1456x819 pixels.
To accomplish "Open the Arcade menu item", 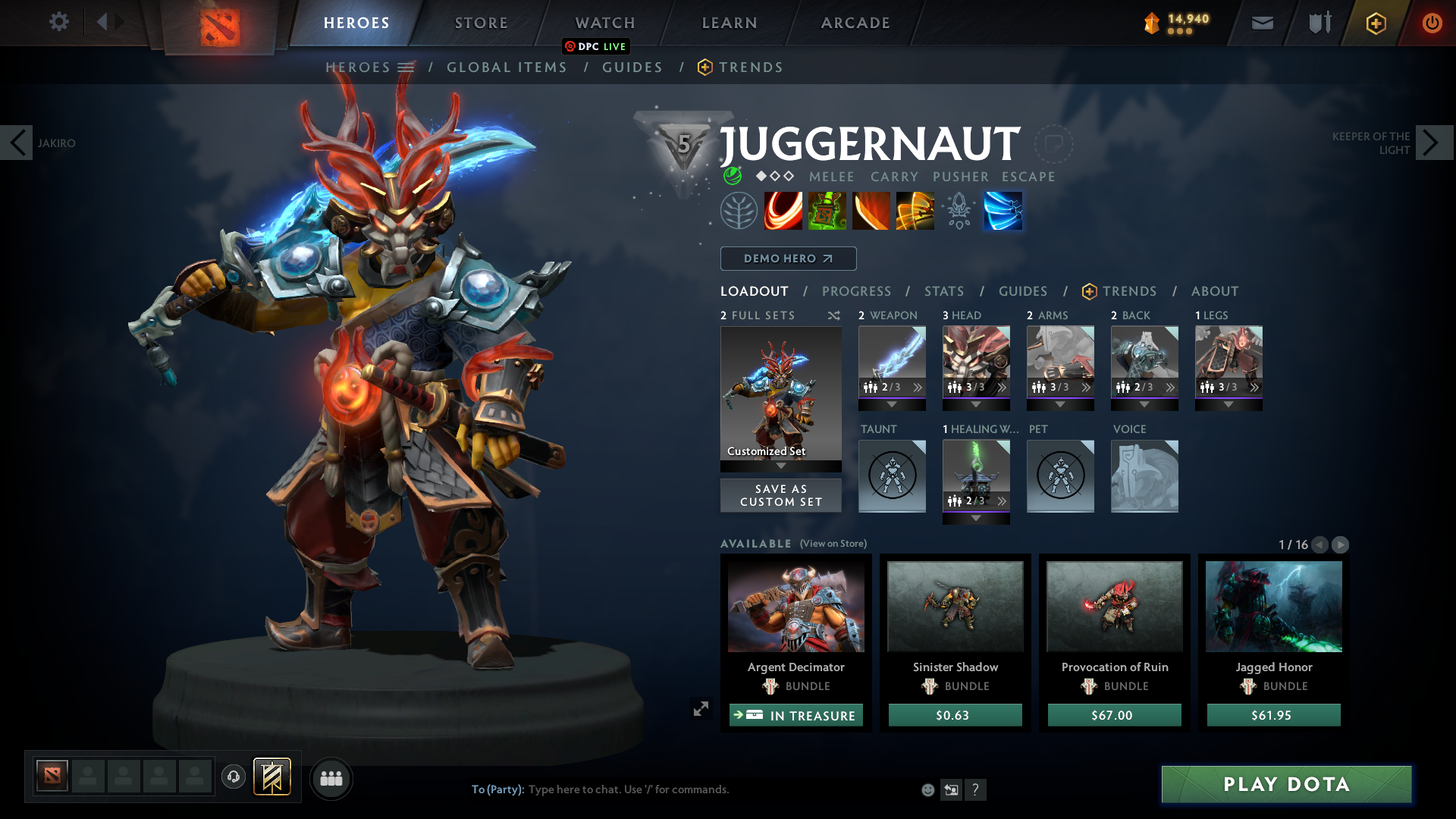I will coord(854,23).
